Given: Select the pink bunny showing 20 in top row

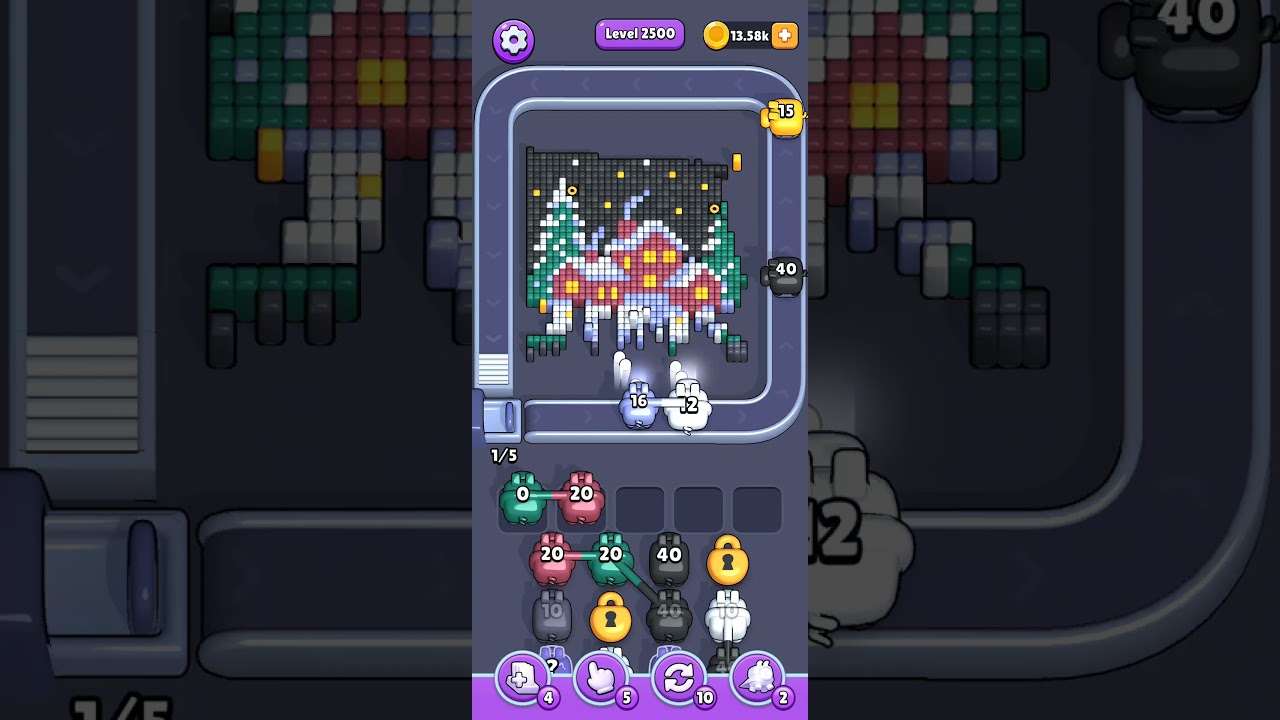Looking at the screenshot, I should pos(582,495).
